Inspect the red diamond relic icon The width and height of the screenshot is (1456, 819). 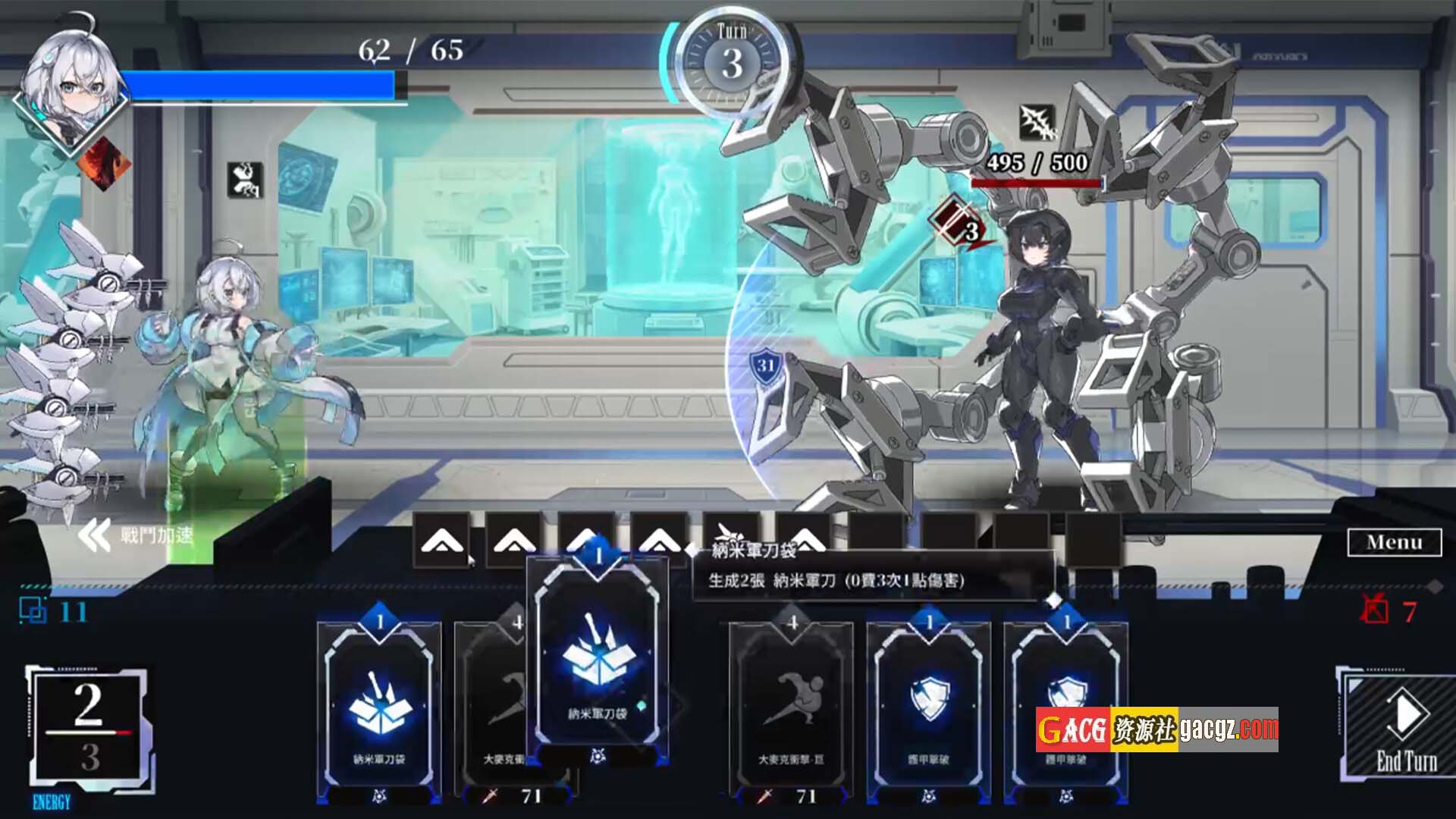pyautogui.click(x=105, y=164)
